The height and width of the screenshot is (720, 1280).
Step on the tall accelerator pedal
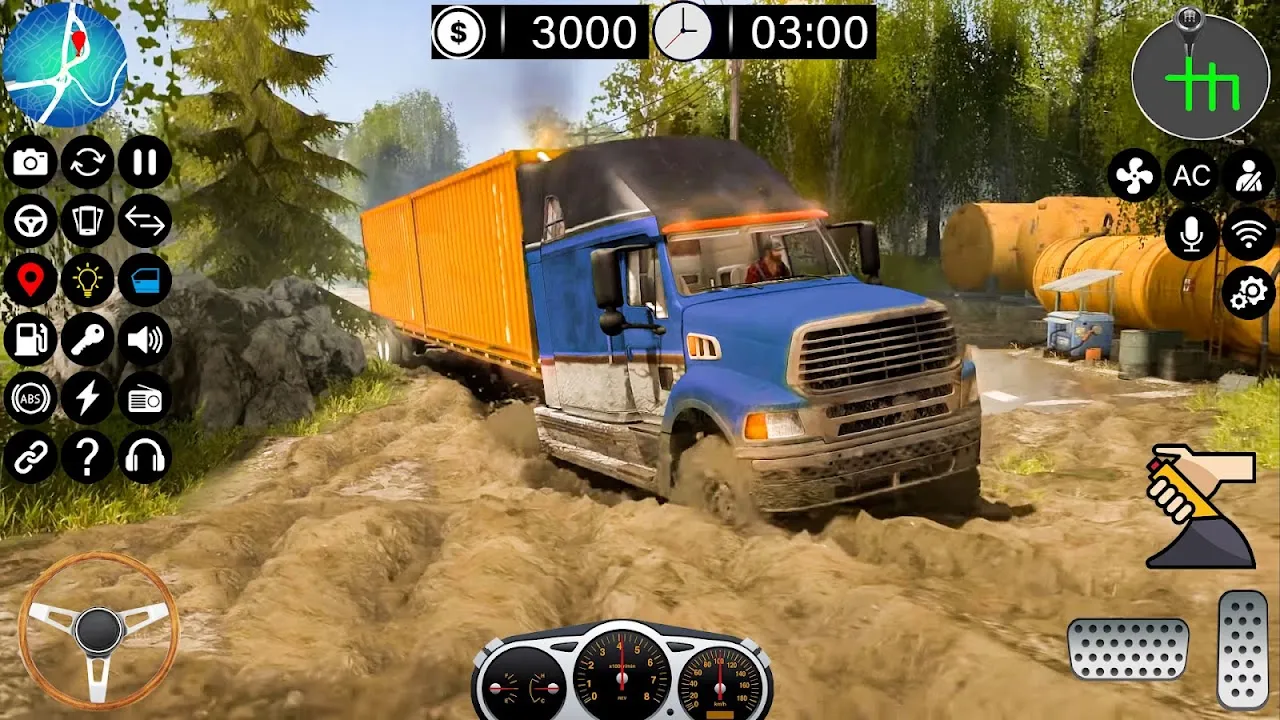point(1243,649)
